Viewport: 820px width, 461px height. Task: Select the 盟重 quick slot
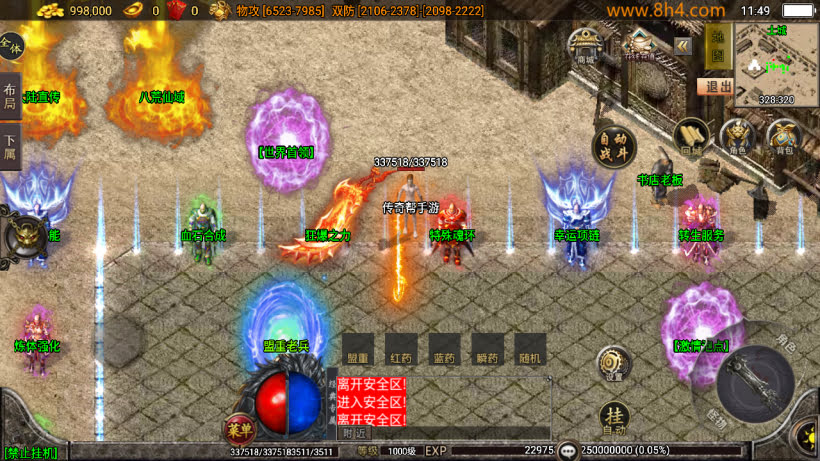[x=357, y=349]
